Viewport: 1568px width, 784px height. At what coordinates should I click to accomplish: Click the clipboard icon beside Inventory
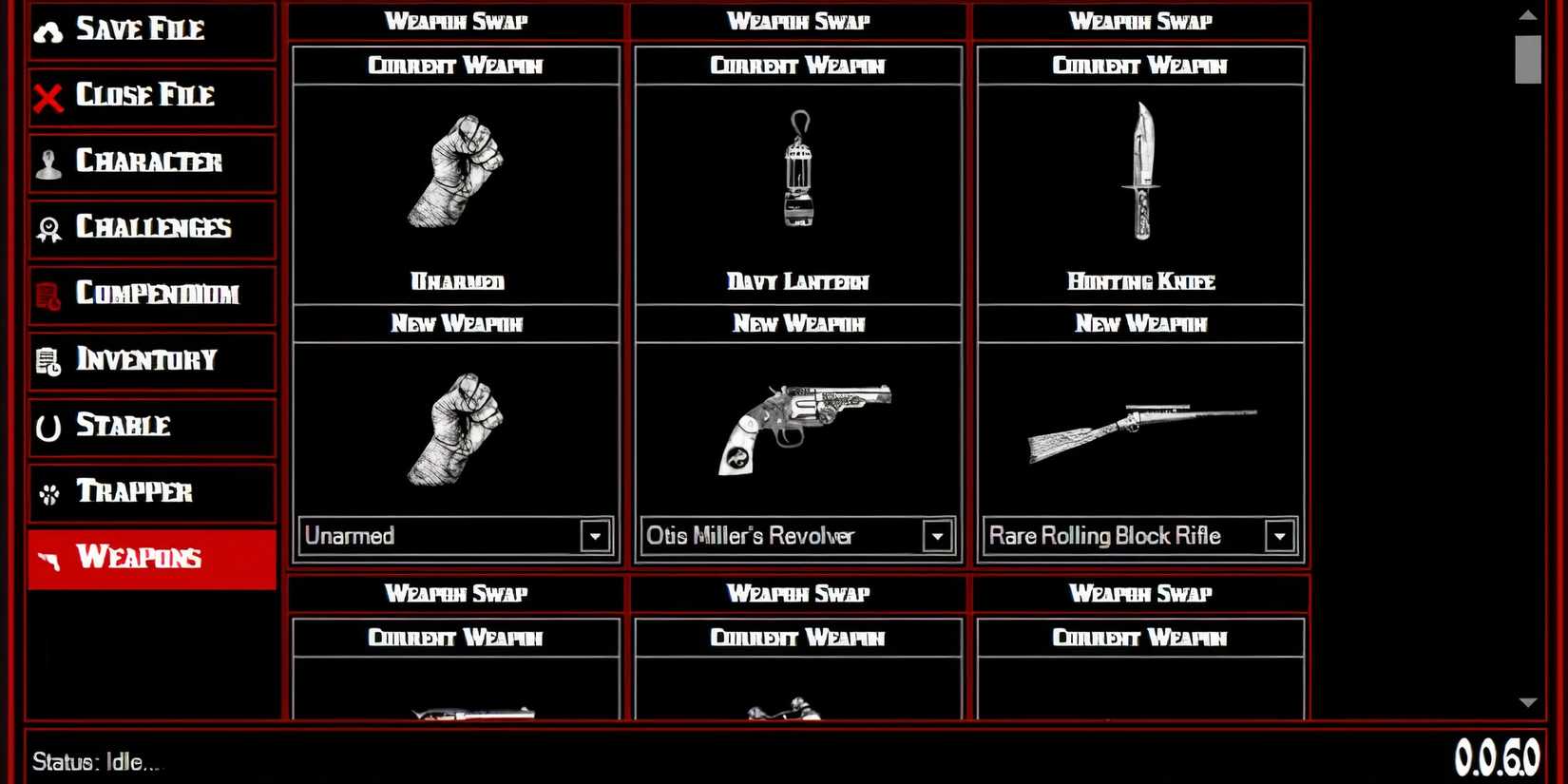(47, 360)
